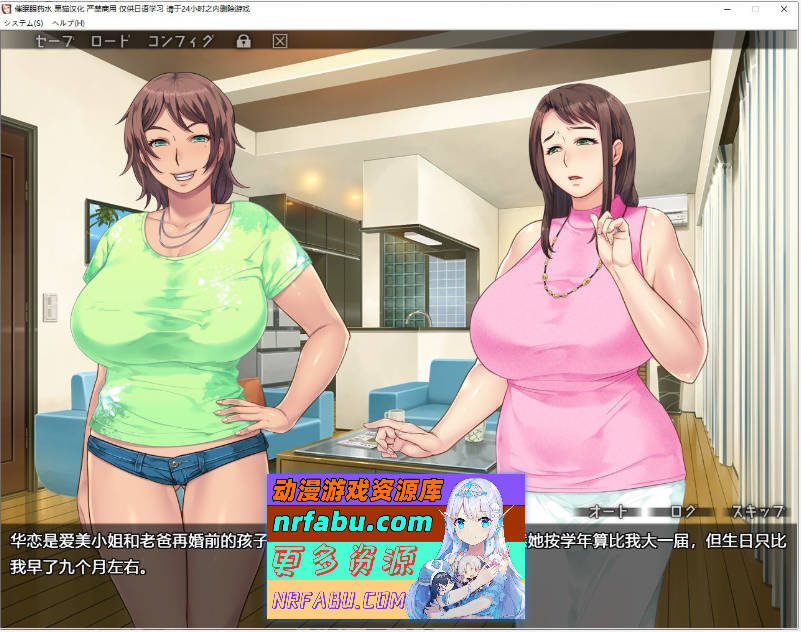Open the コンフィグ (Config) settings
Viewport: 801px width, 632px height.
180,41
